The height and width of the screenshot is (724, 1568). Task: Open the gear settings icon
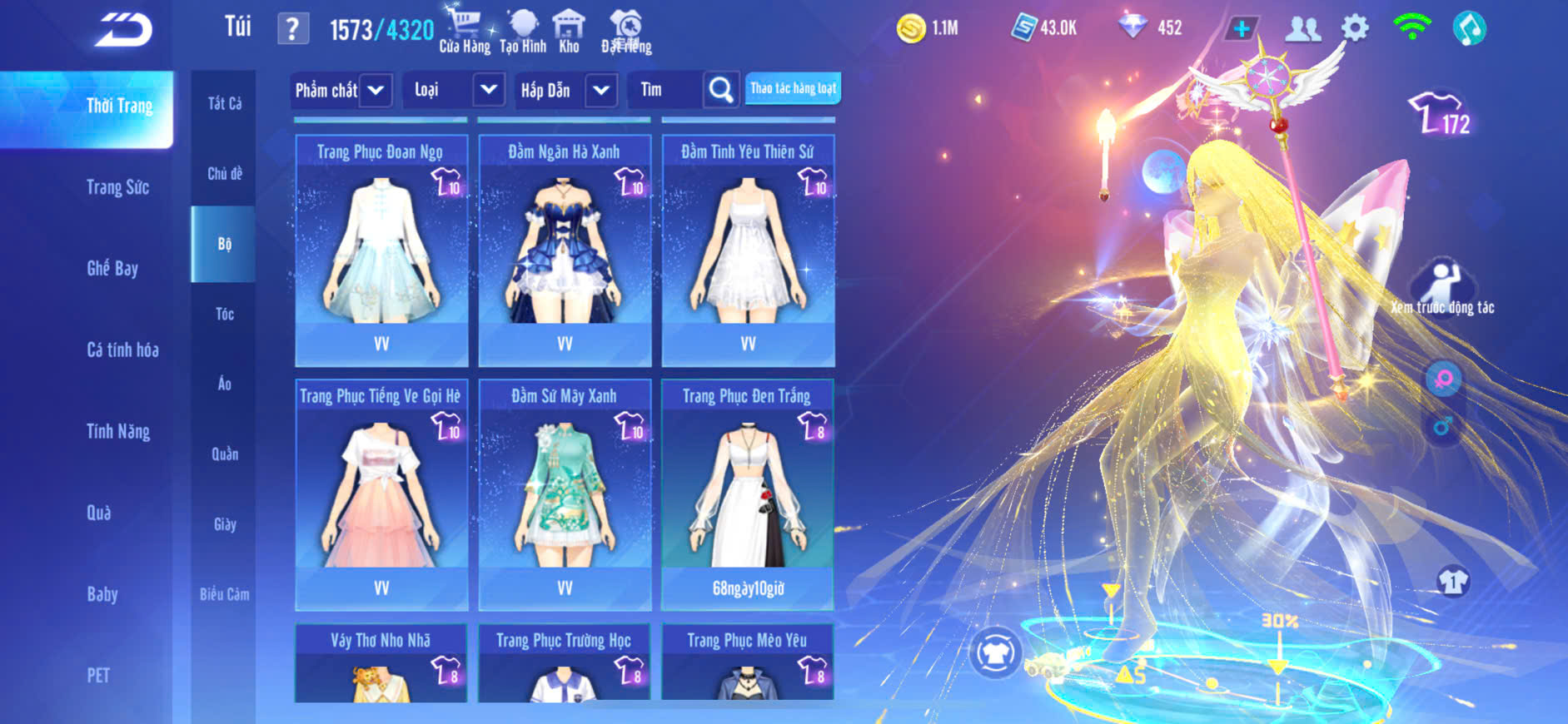[x=1355, y=28]
